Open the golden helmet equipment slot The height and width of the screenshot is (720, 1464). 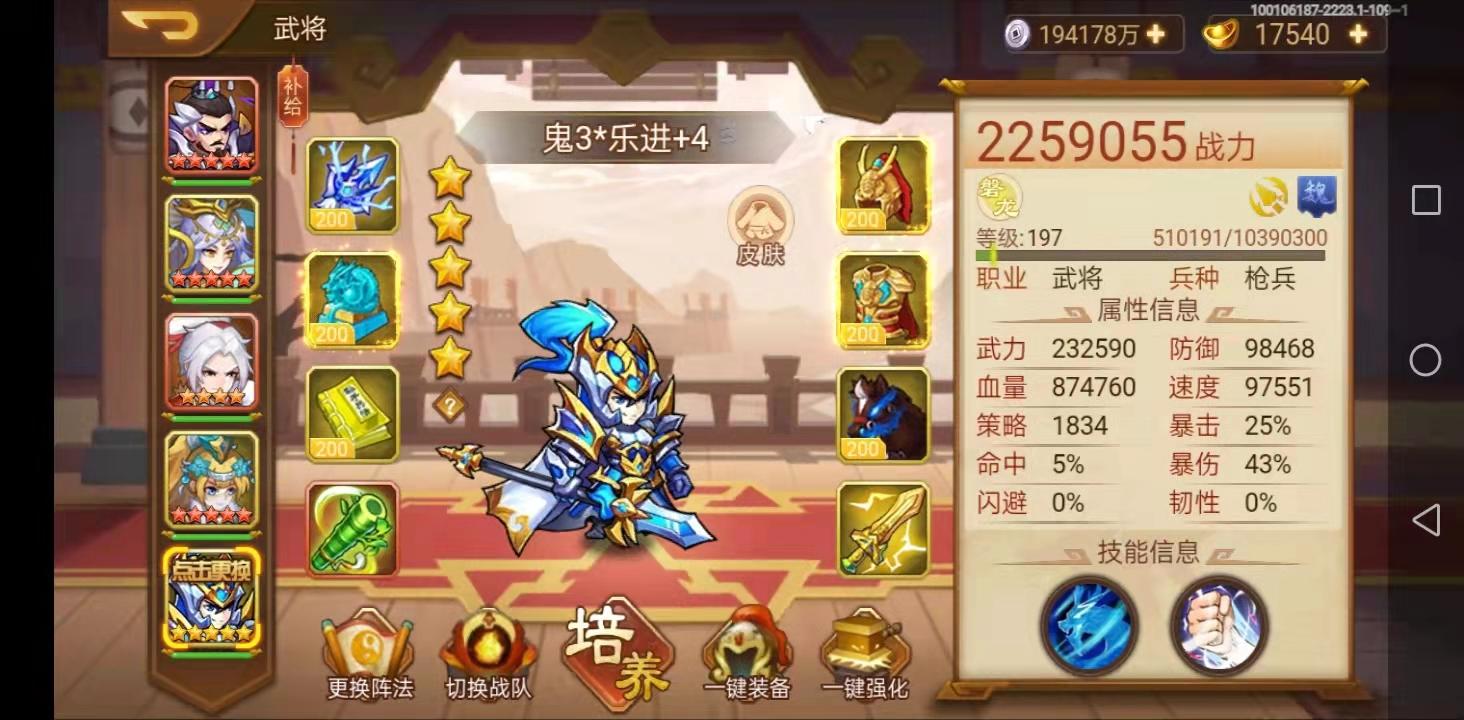[883, 188]
